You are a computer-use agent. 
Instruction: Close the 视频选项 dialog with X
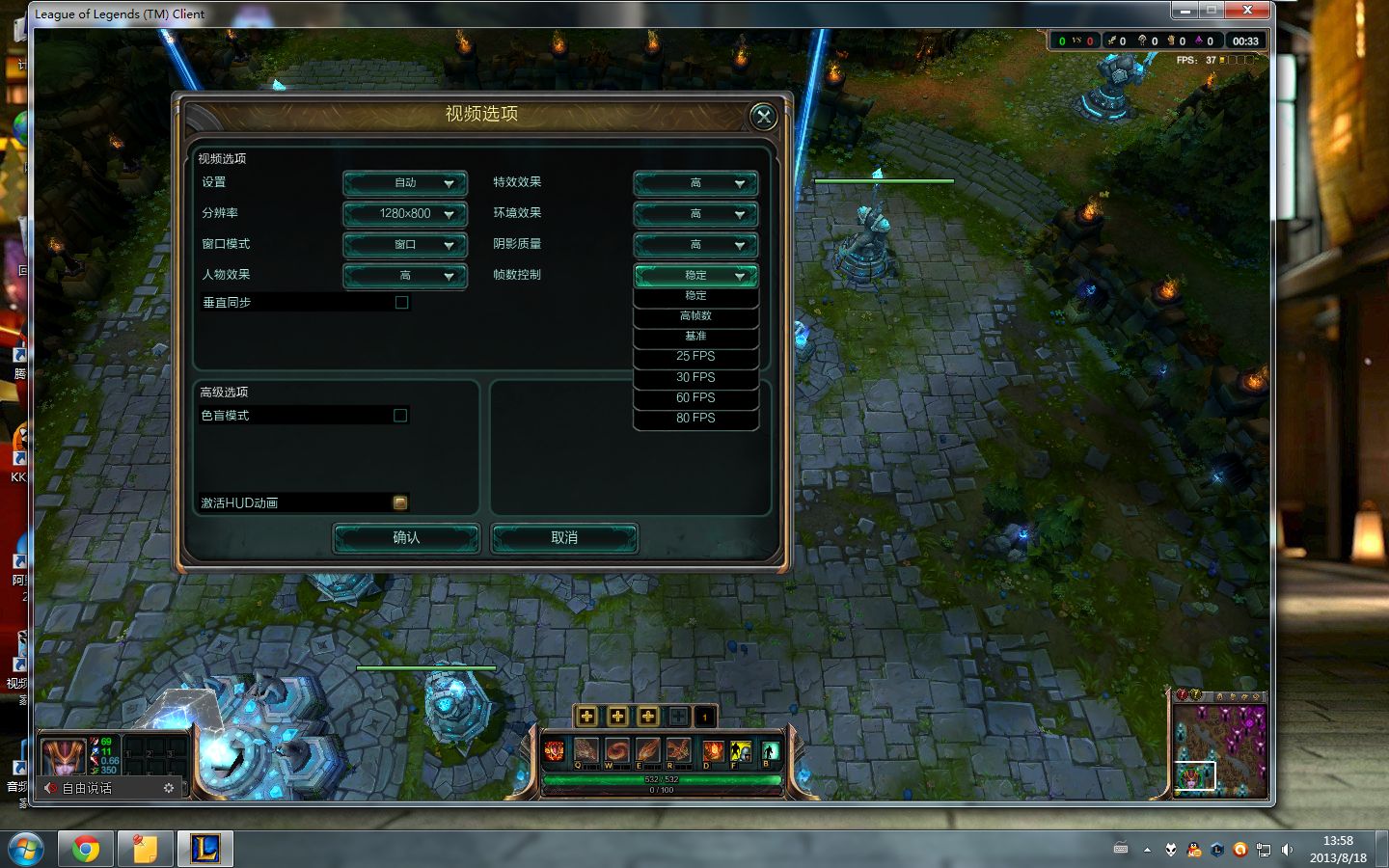(x=763, y=117)
